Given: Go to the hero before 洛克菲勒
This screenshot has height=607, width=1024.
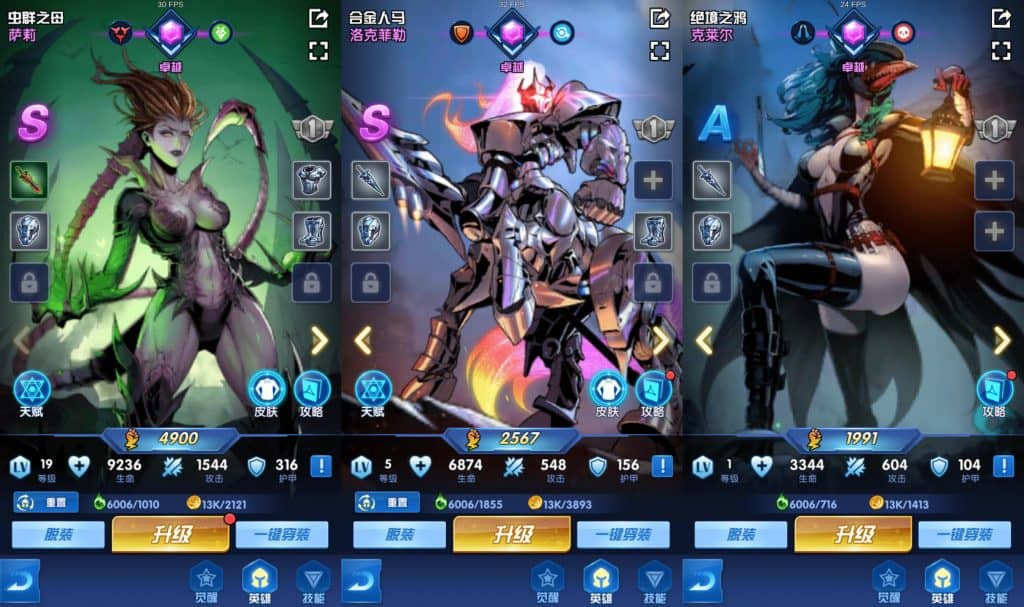Looking at the screenshot, I should pyautogui.click(x=363, y=341).
